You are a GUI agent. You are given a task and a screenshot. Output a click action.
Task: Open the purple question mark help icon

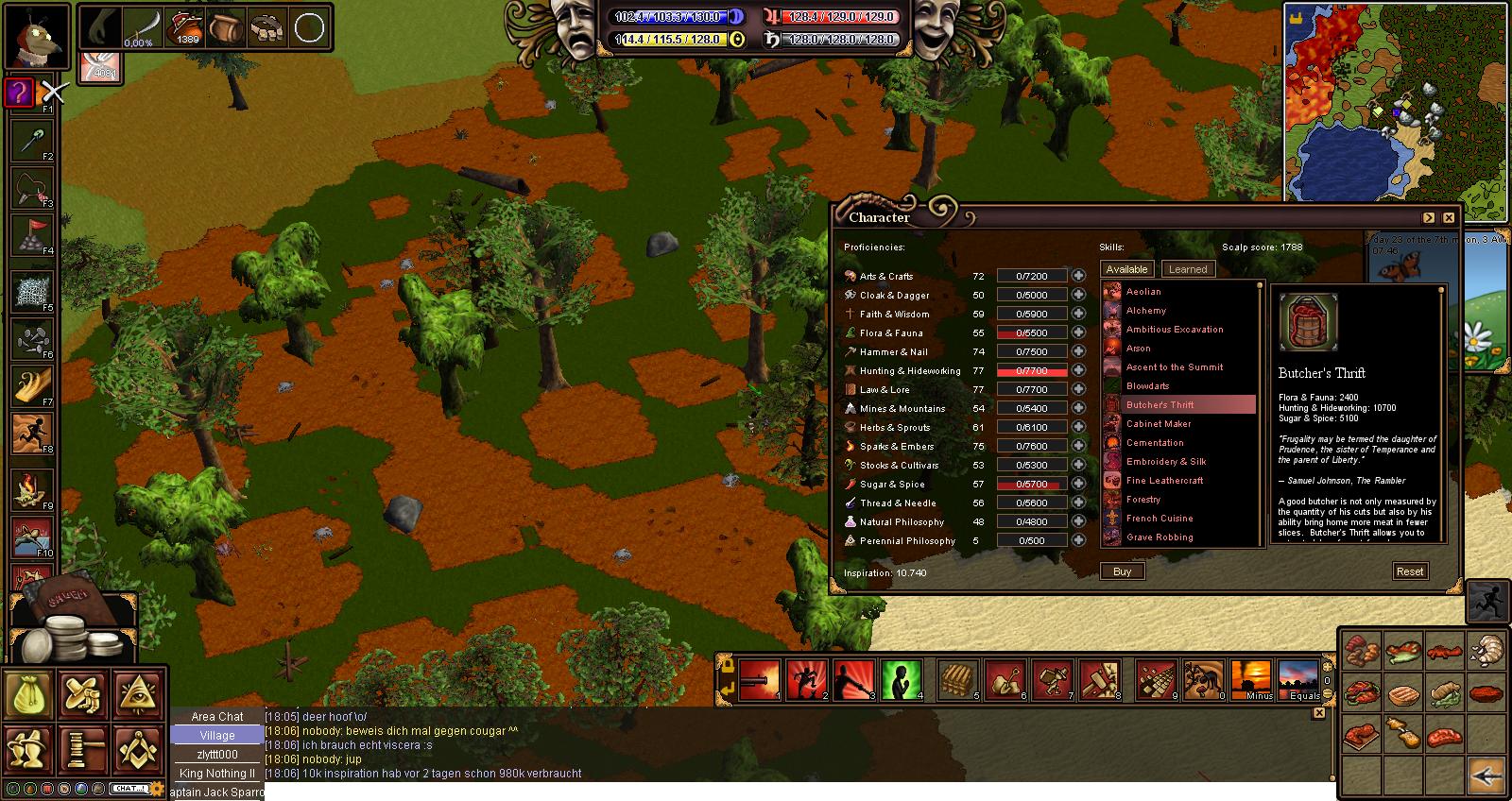19,93
